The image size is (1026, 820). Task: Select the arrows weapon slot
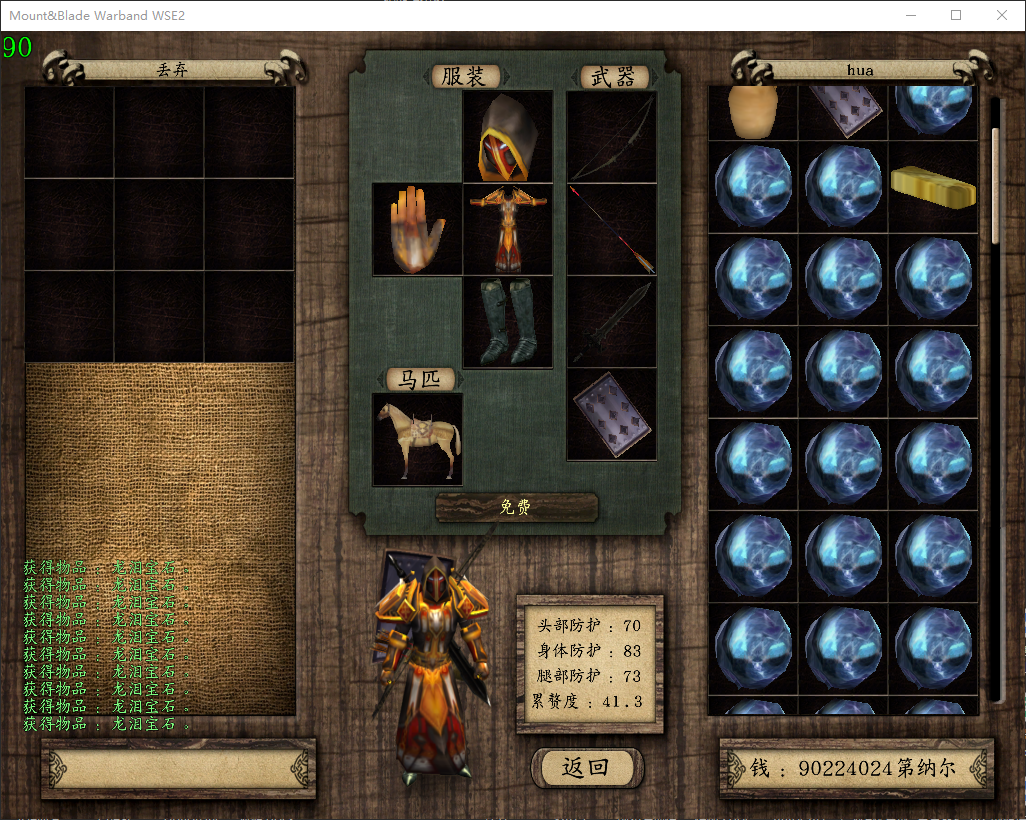coord(612,229)
